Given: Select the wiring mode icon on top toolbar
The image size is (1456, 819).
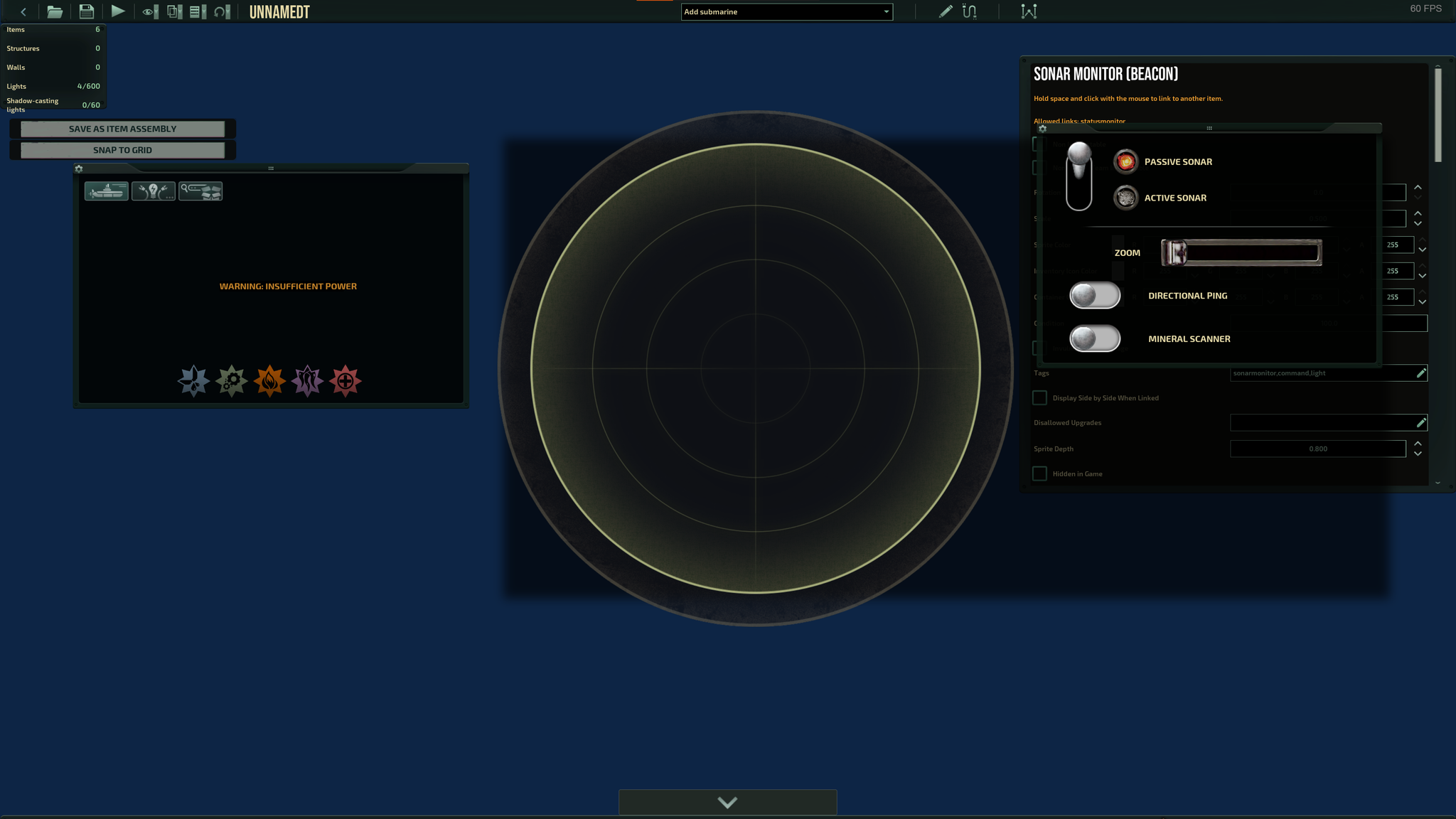Looking at the screenshot, I should tap(968, 11).
